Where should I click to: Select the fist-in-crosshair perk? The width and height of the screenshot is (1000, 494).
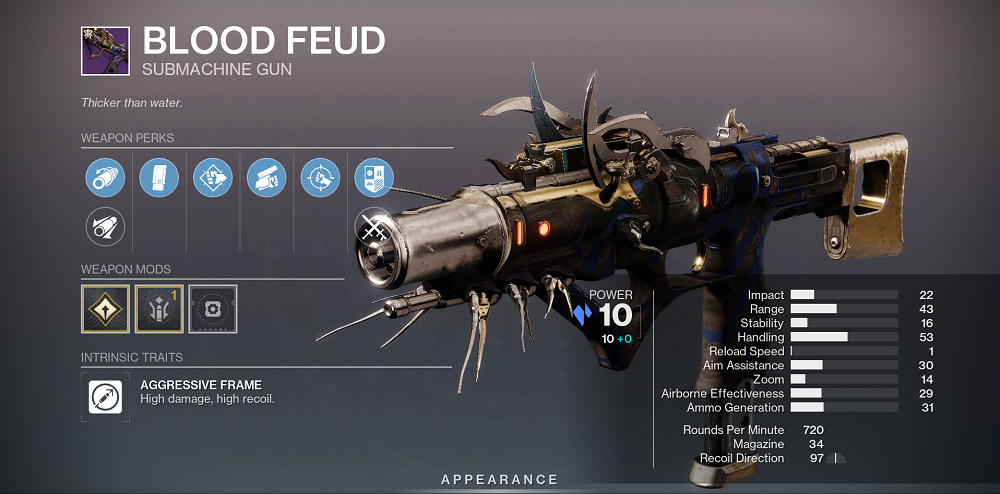pos(321,177)
